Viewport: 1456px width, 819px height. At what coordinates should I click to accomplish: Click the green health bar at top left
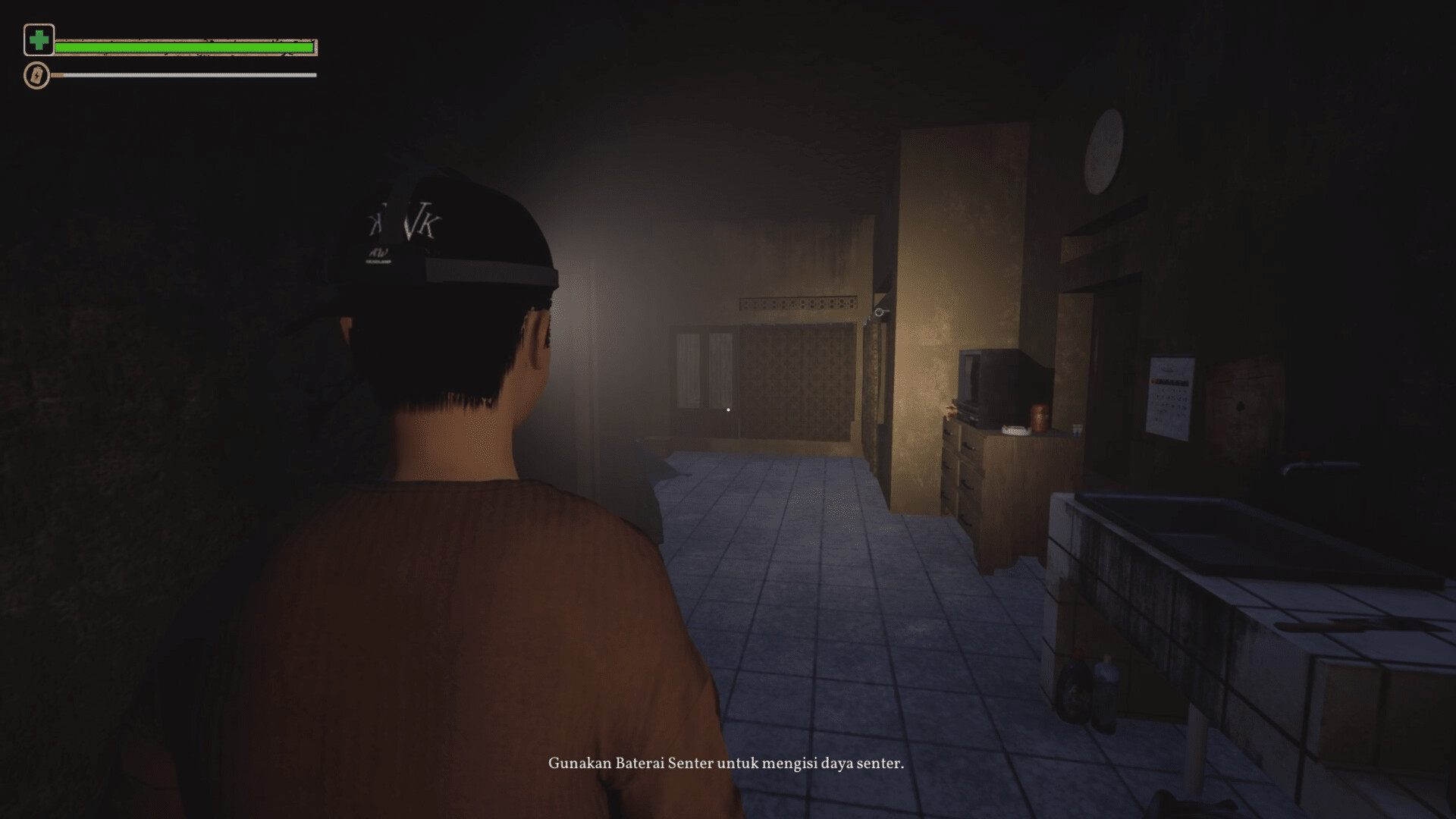[x=186, y=45]
